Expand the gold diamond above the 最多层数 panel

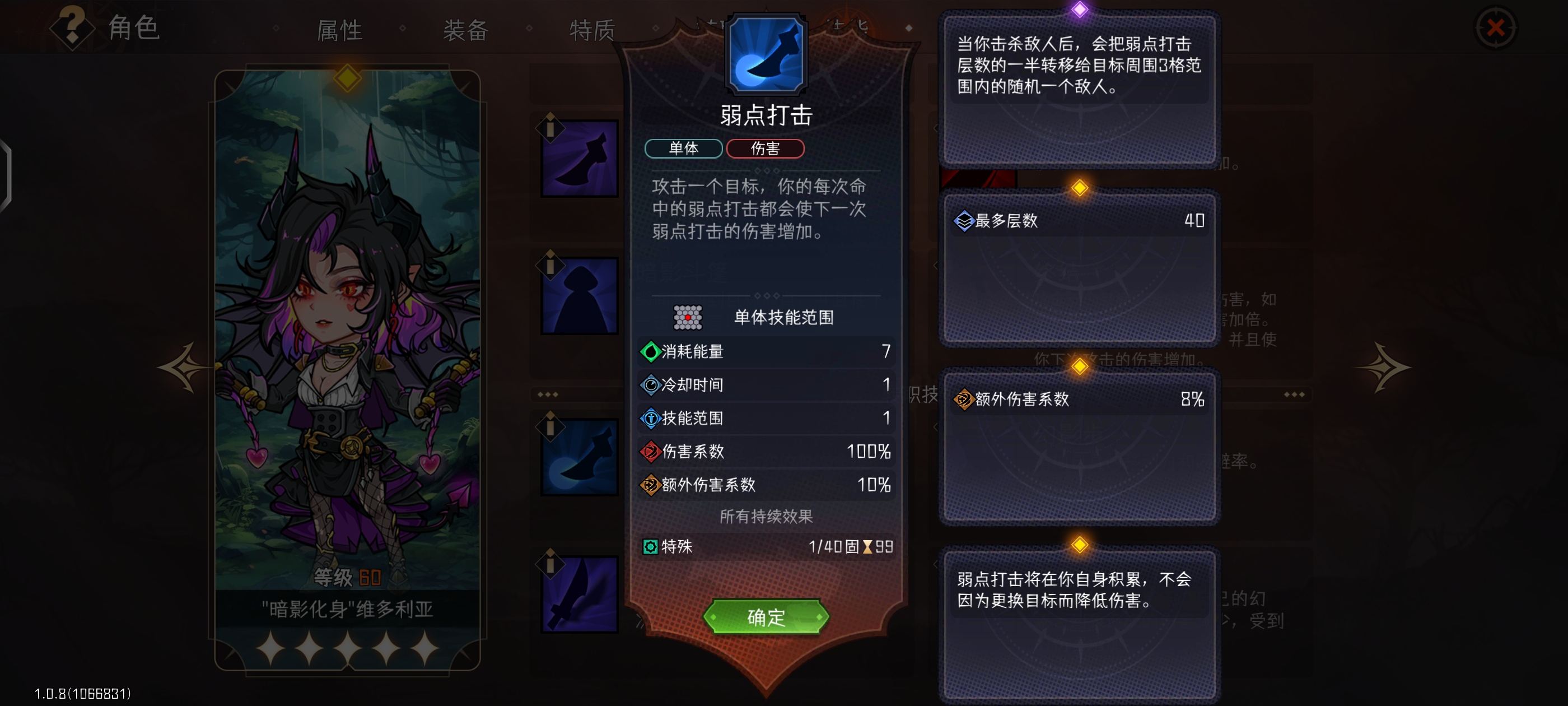coord(1079,189)
